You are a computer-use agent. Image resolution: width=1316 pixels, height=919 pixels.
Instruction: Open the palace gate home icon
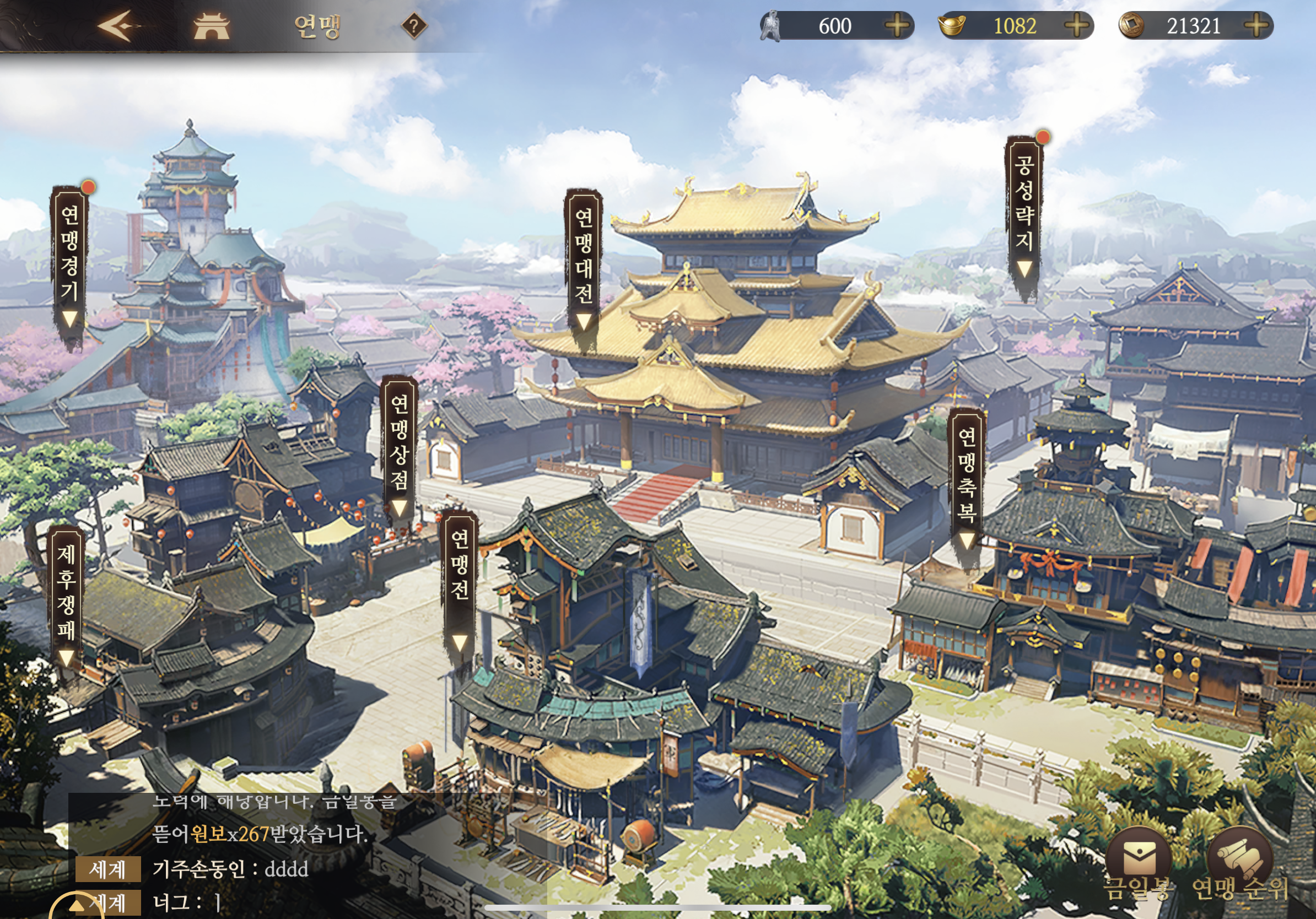pyautogui.click(x=212, y=26)
